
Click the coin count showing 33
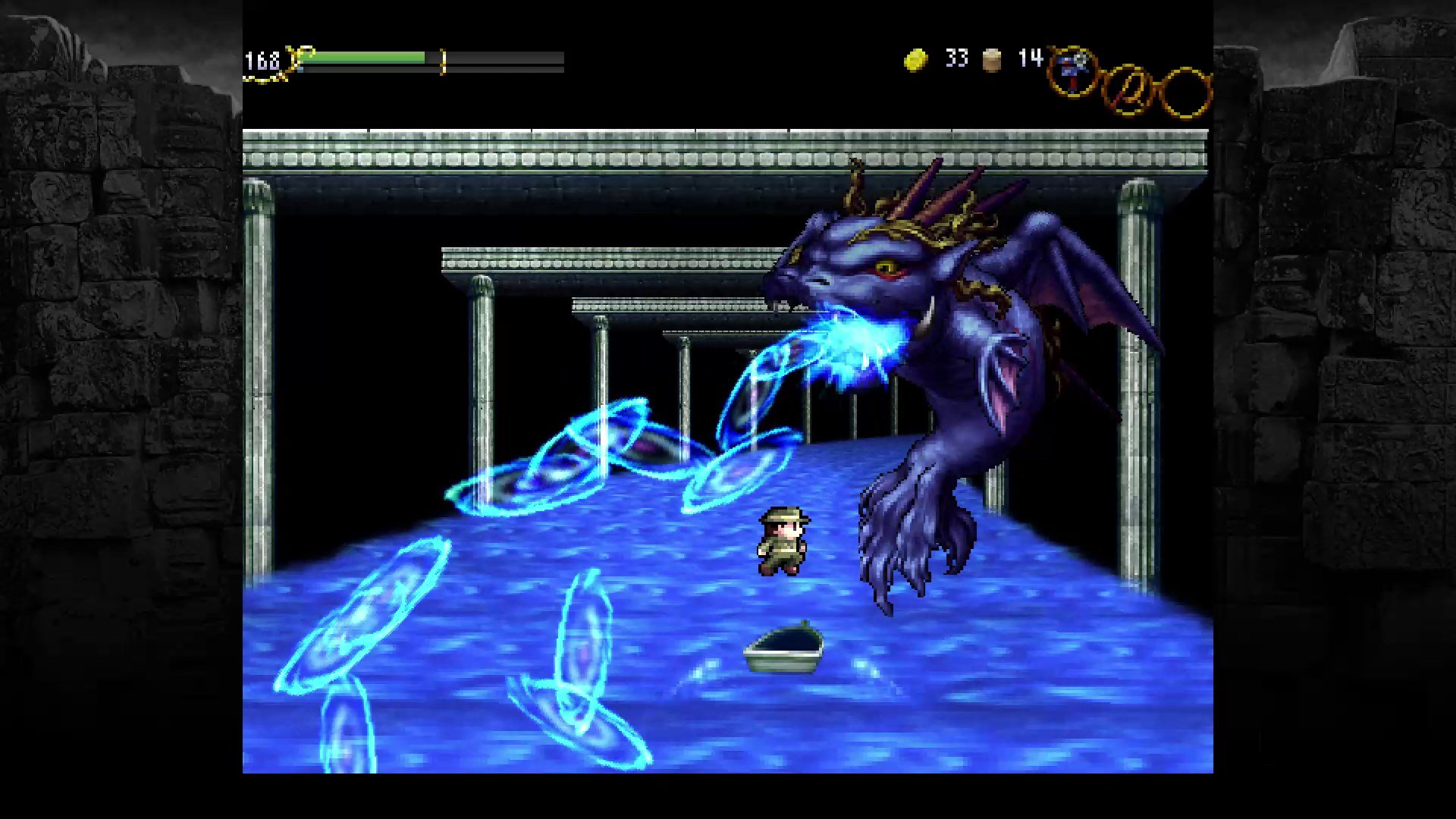click(x=957, y=59)
